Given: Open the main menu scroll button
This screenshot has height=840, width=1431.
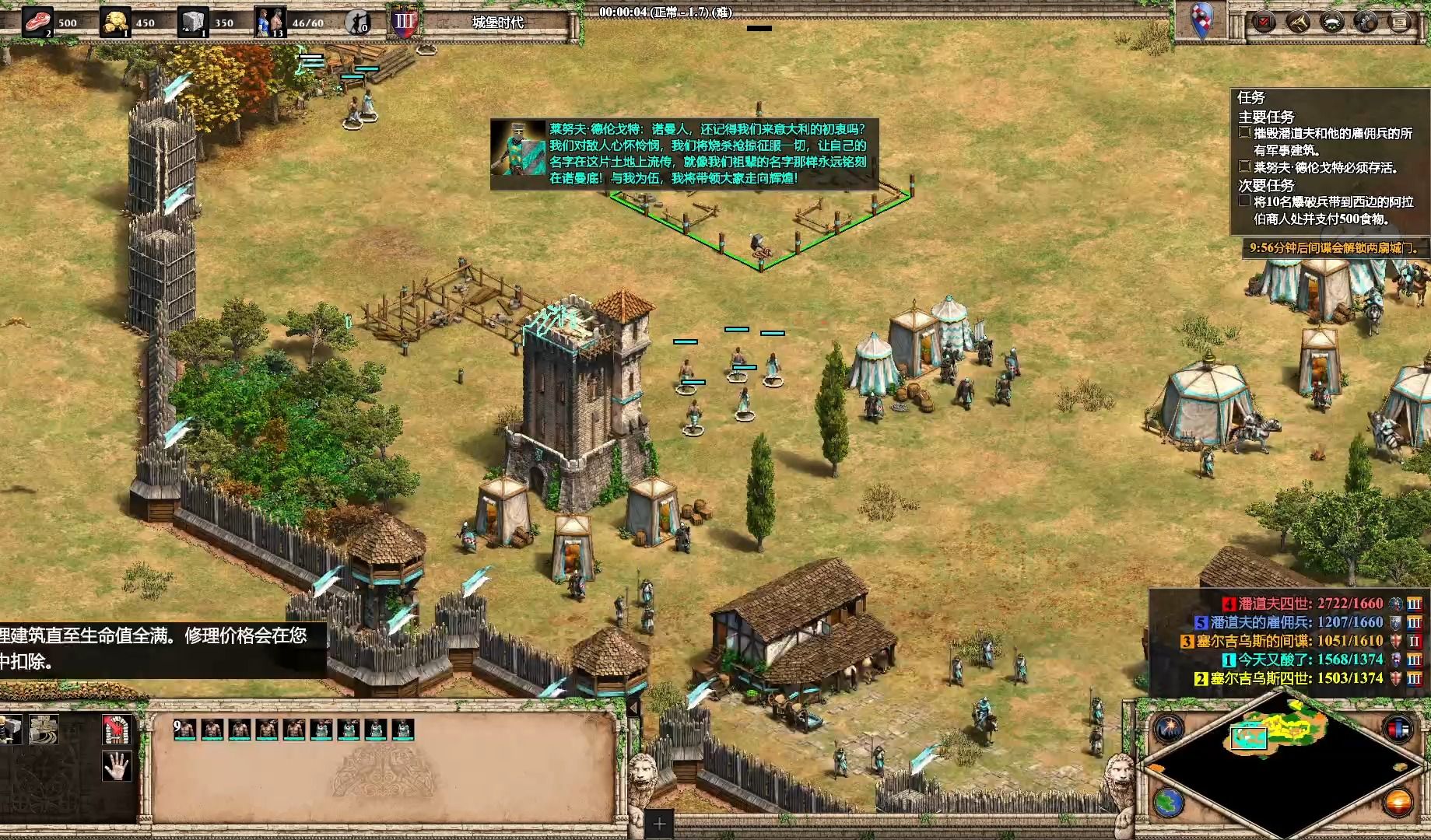Looking at the screenshot, I should click(x=1400, y=22).
